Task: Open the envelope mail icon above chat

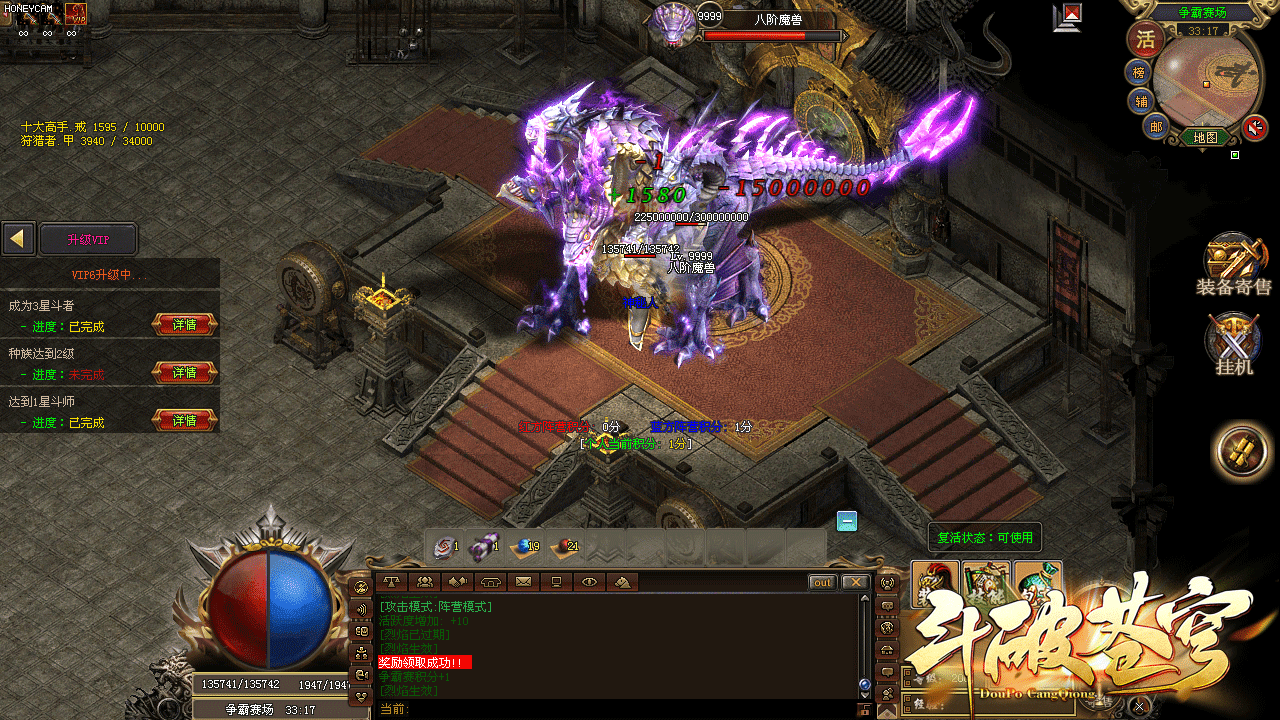Action: (x=523, y=582)
